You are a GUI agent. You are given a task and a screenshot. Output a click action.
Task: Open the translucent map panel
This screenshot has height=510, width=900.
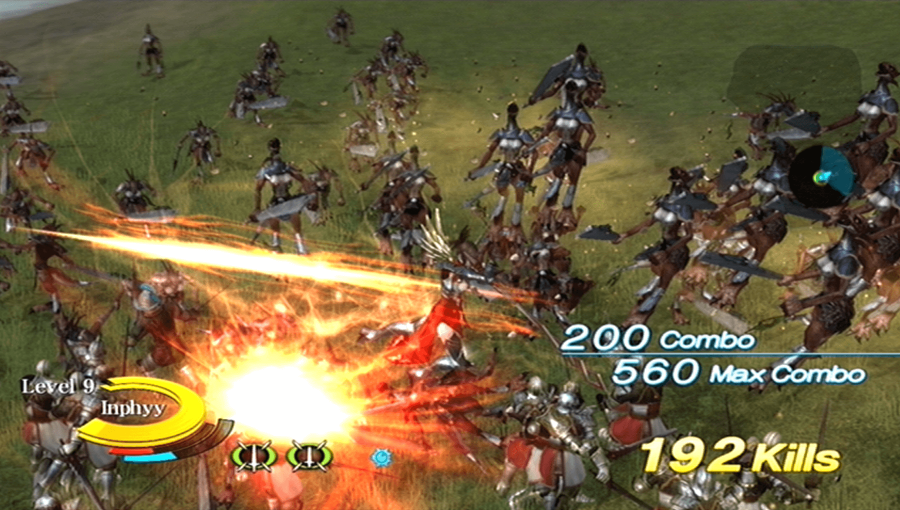[x=795, y=80]
